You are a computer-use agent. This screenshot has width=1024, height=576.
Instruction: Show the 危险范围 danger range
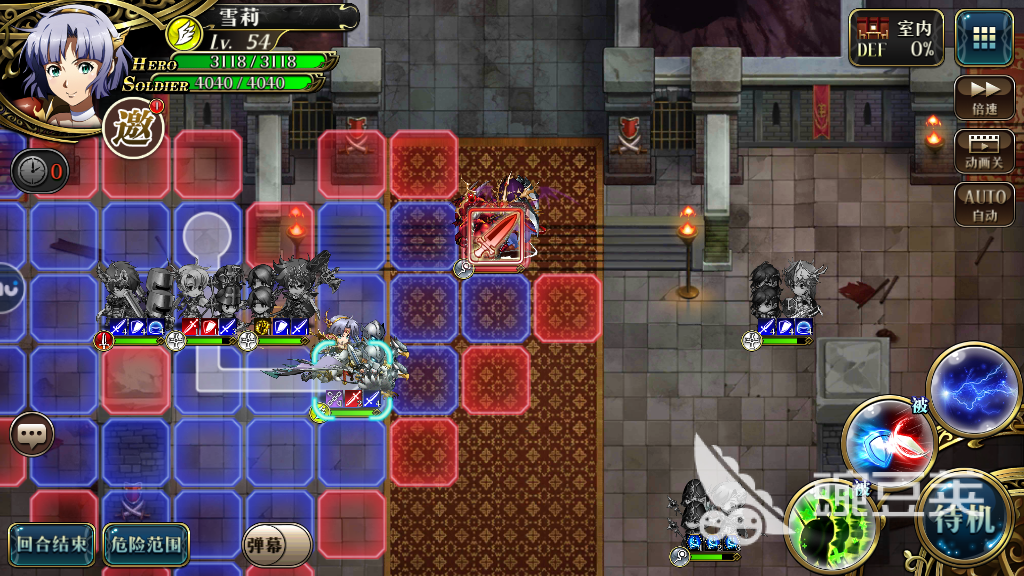[x=145, y=543]
